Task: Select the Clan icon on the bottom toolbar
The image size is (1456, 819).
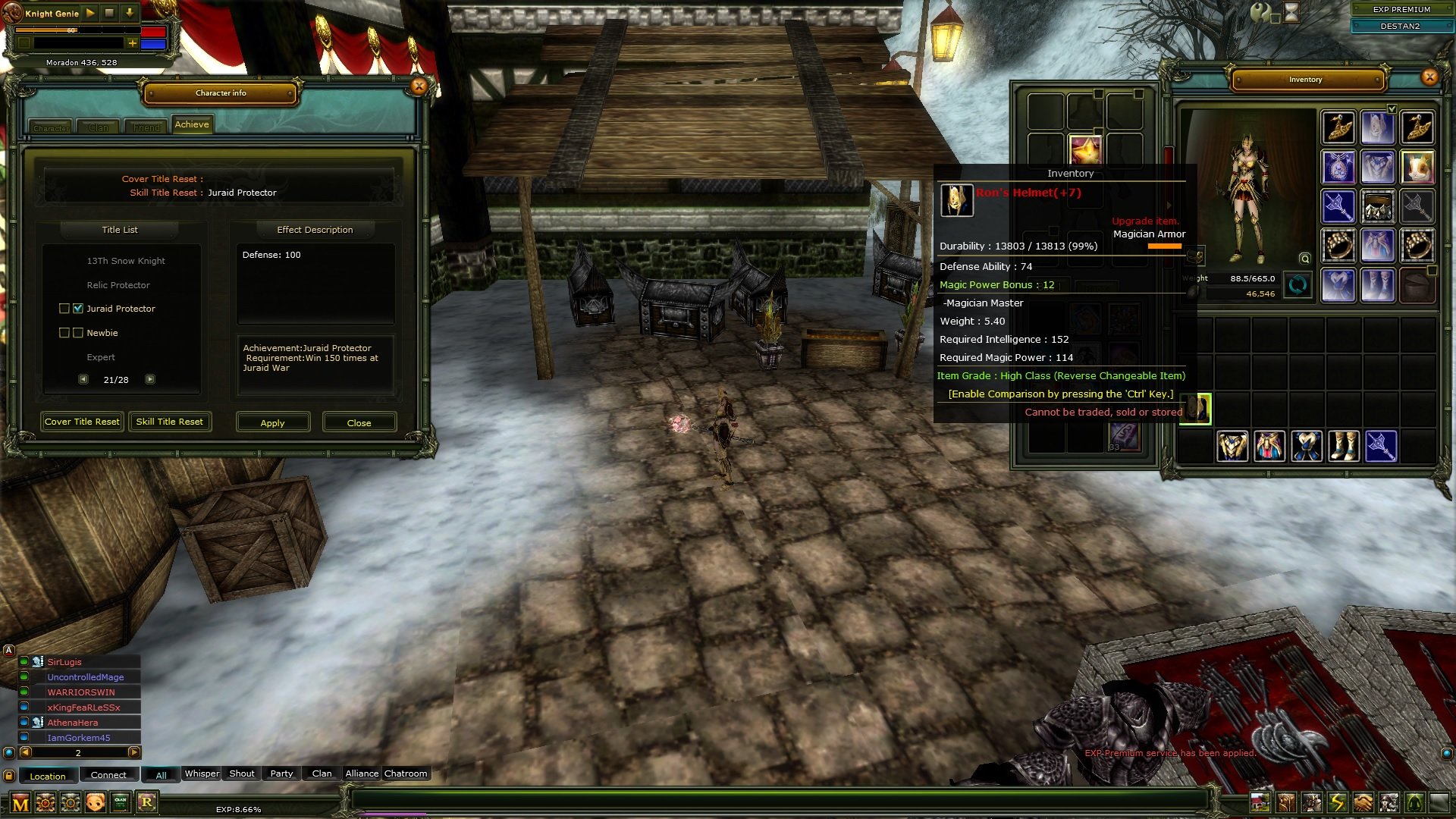Action: click(120, 802)
